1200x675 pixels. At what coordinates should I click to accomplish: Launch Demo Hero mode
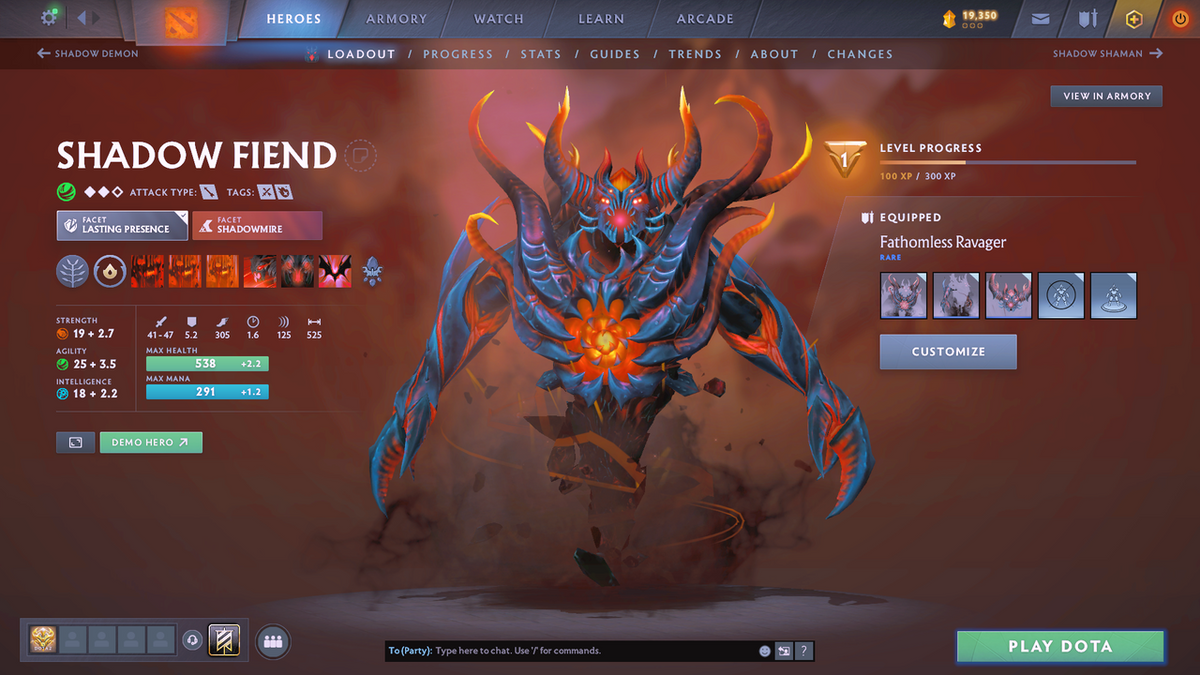point(150,442)
